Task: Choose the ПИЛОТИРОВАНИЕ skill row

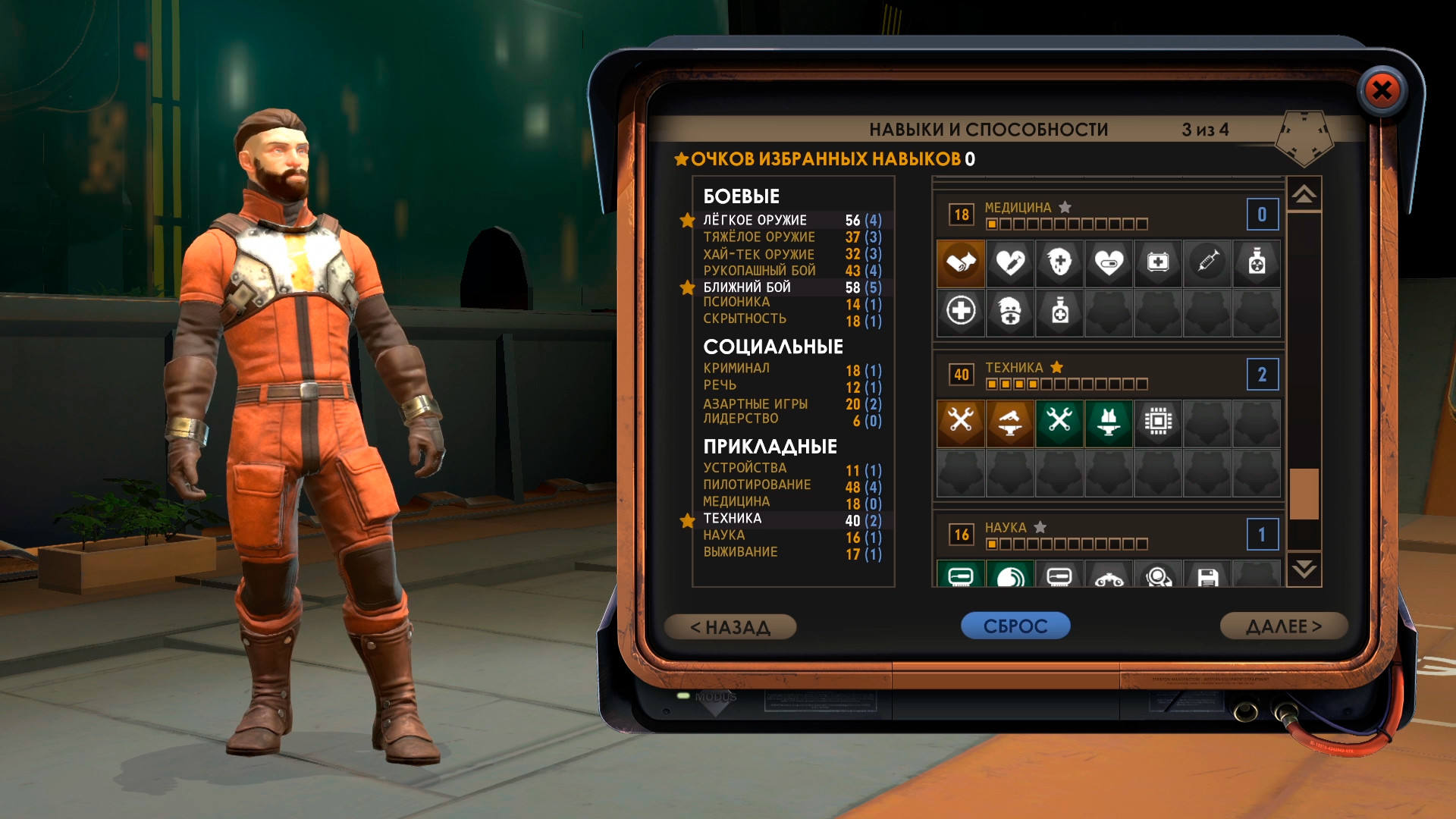Action: point(789,485)
